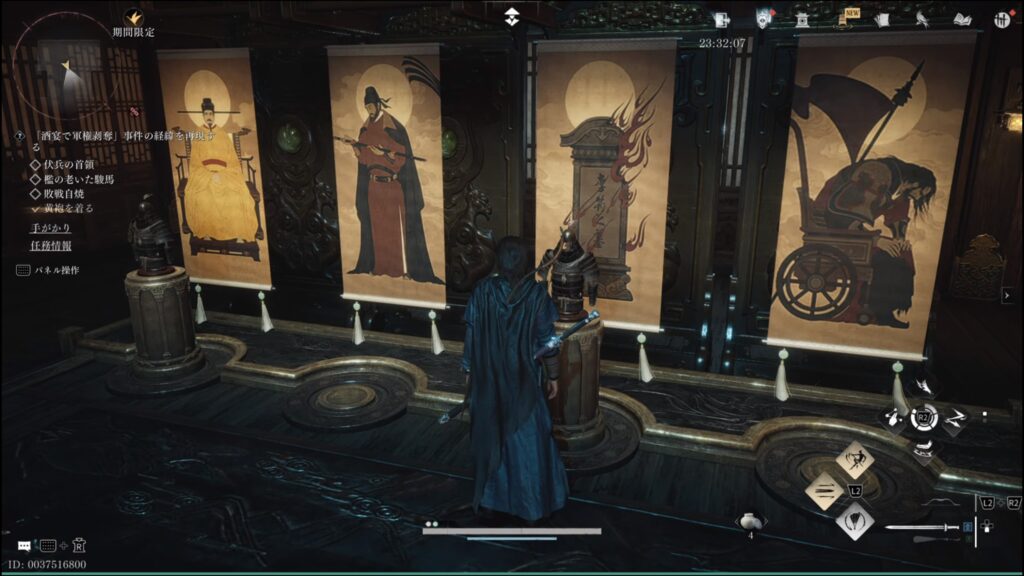Open the bird icon menu
This screenshot has height=576, width=1024.
(x=922, y=20)
